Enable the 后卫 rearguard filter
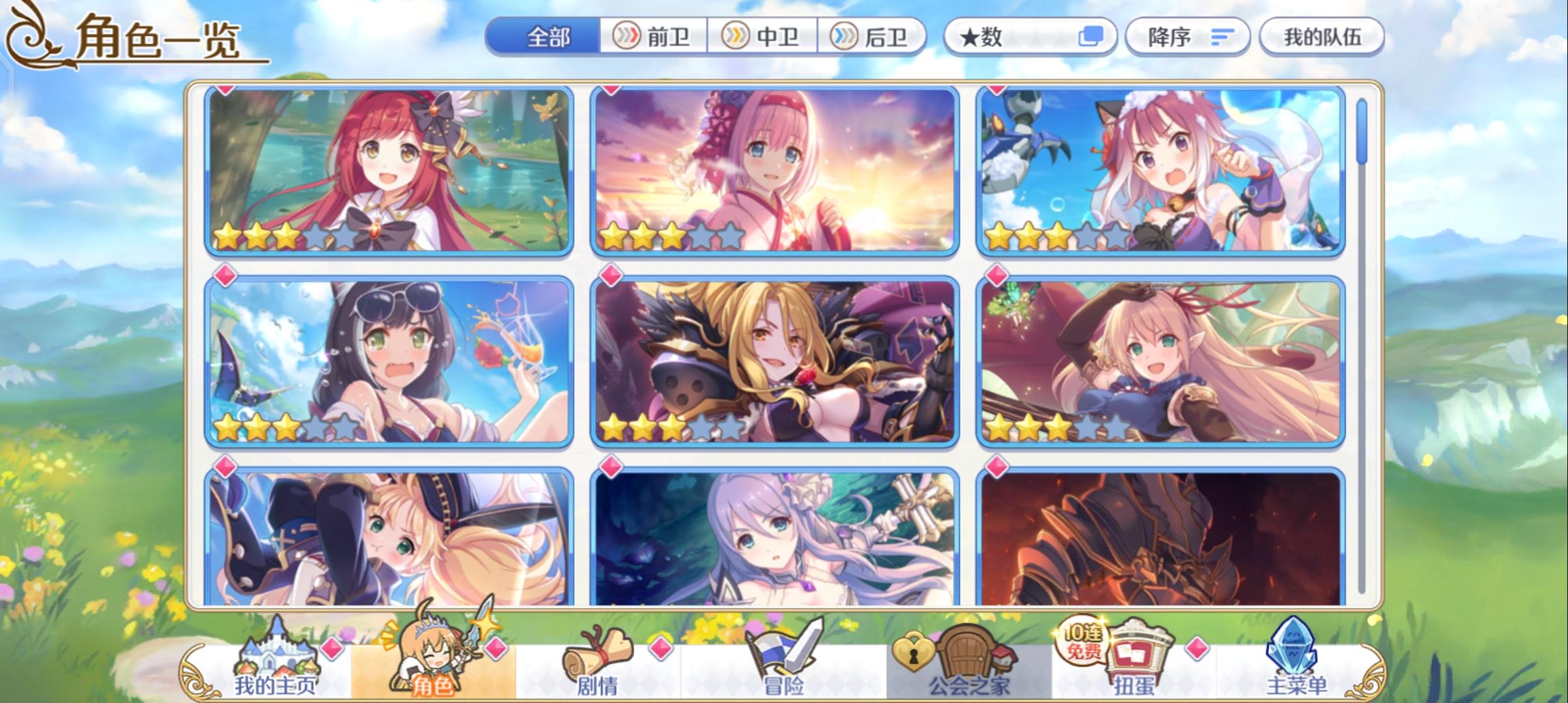 pos(873,37)
